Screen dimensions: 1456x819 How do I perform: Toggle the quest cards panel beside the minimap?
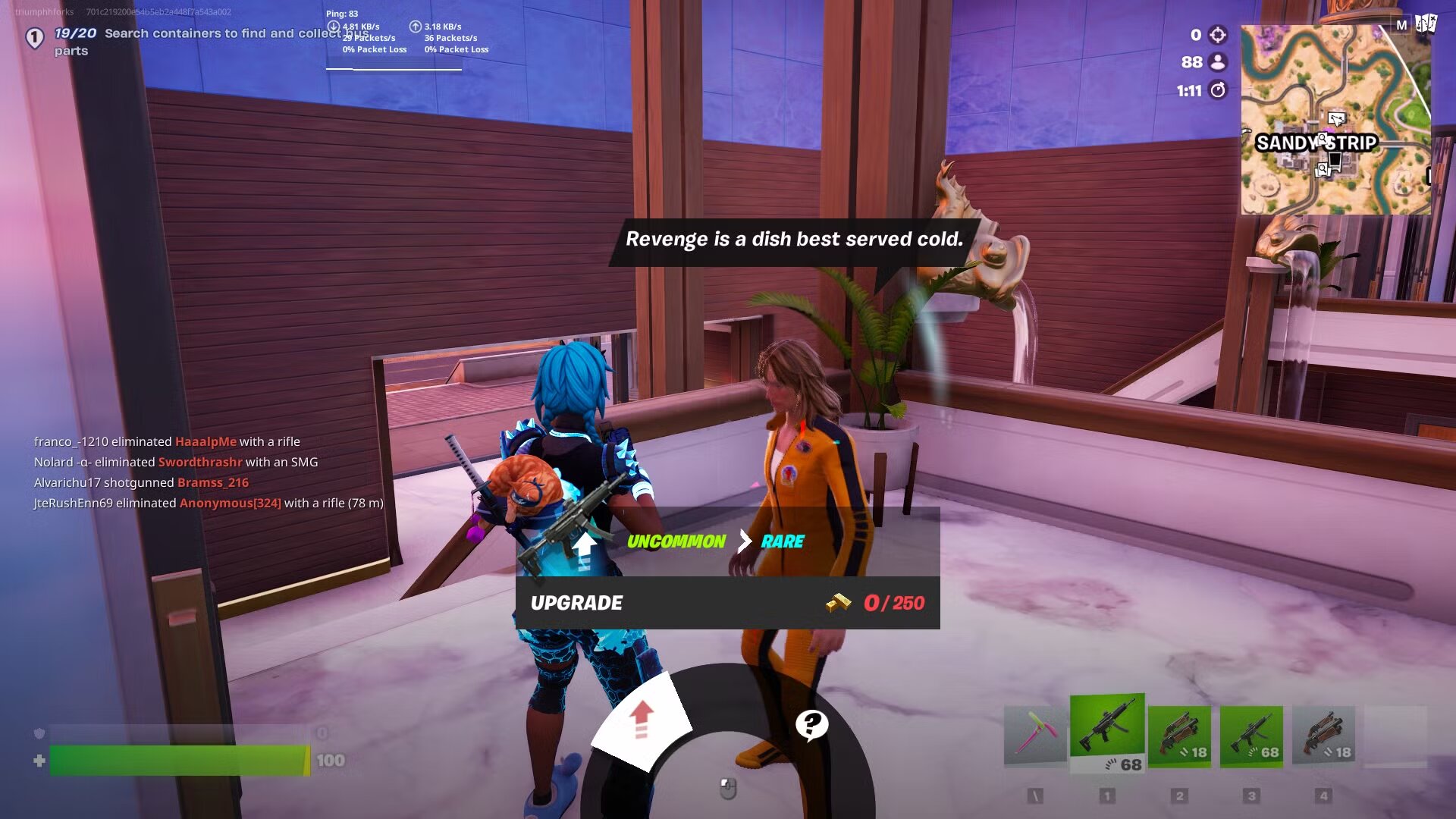(x=1426, y=25)
